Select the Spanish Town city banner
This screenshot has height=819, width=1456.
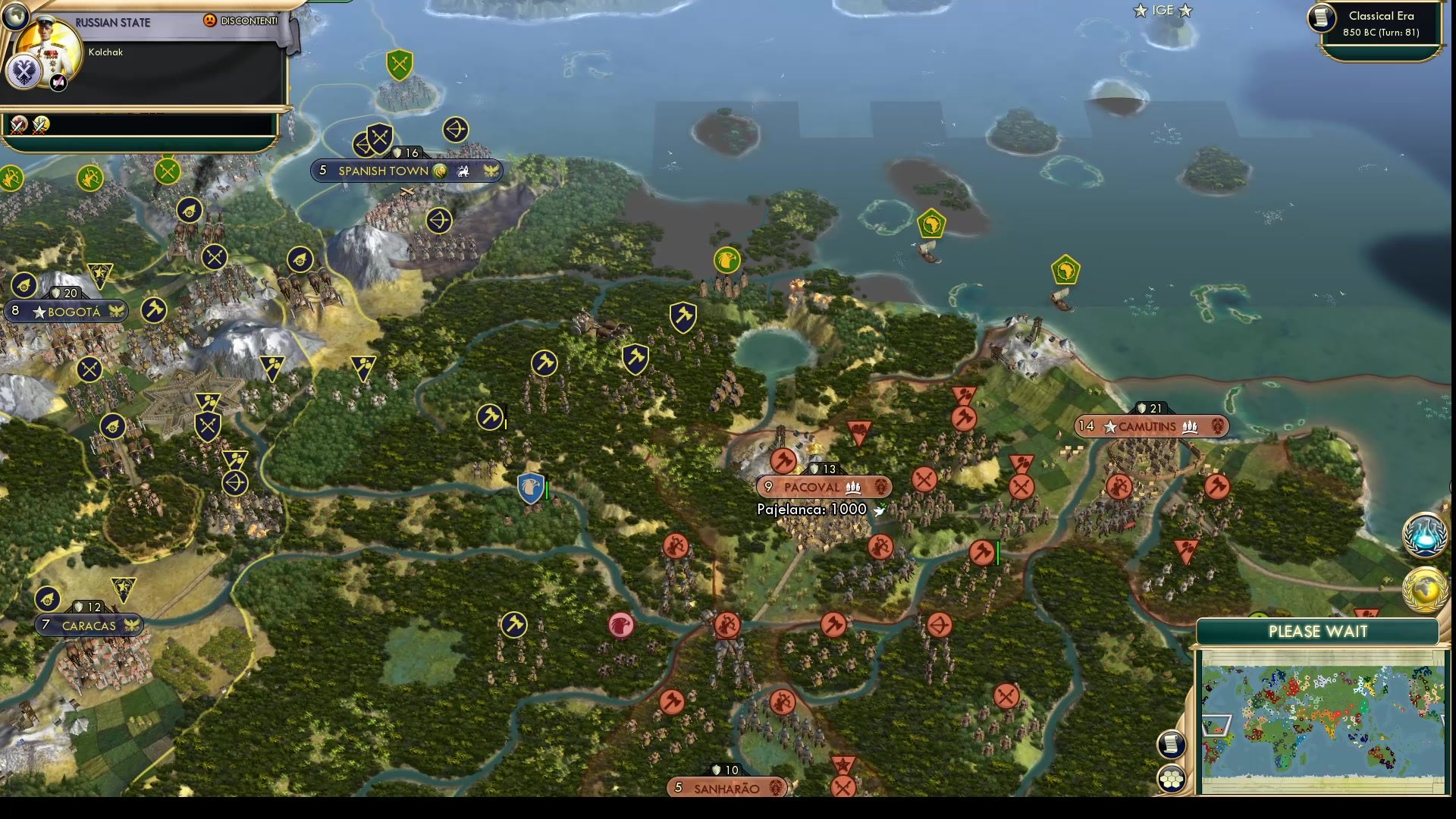(x=406, y=171)
